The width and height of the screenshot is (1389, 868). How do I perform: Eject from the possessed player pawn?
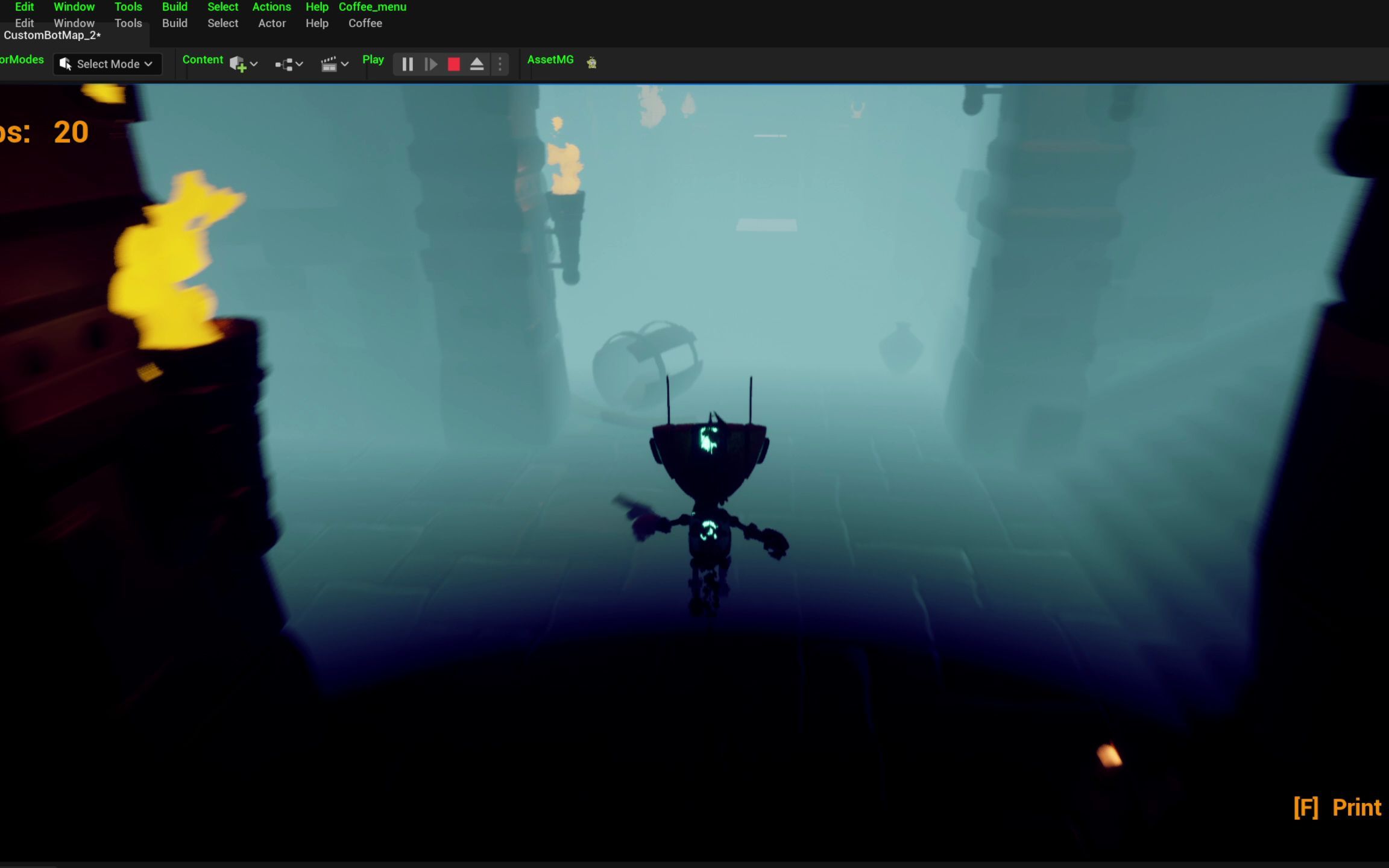[477, 64]
